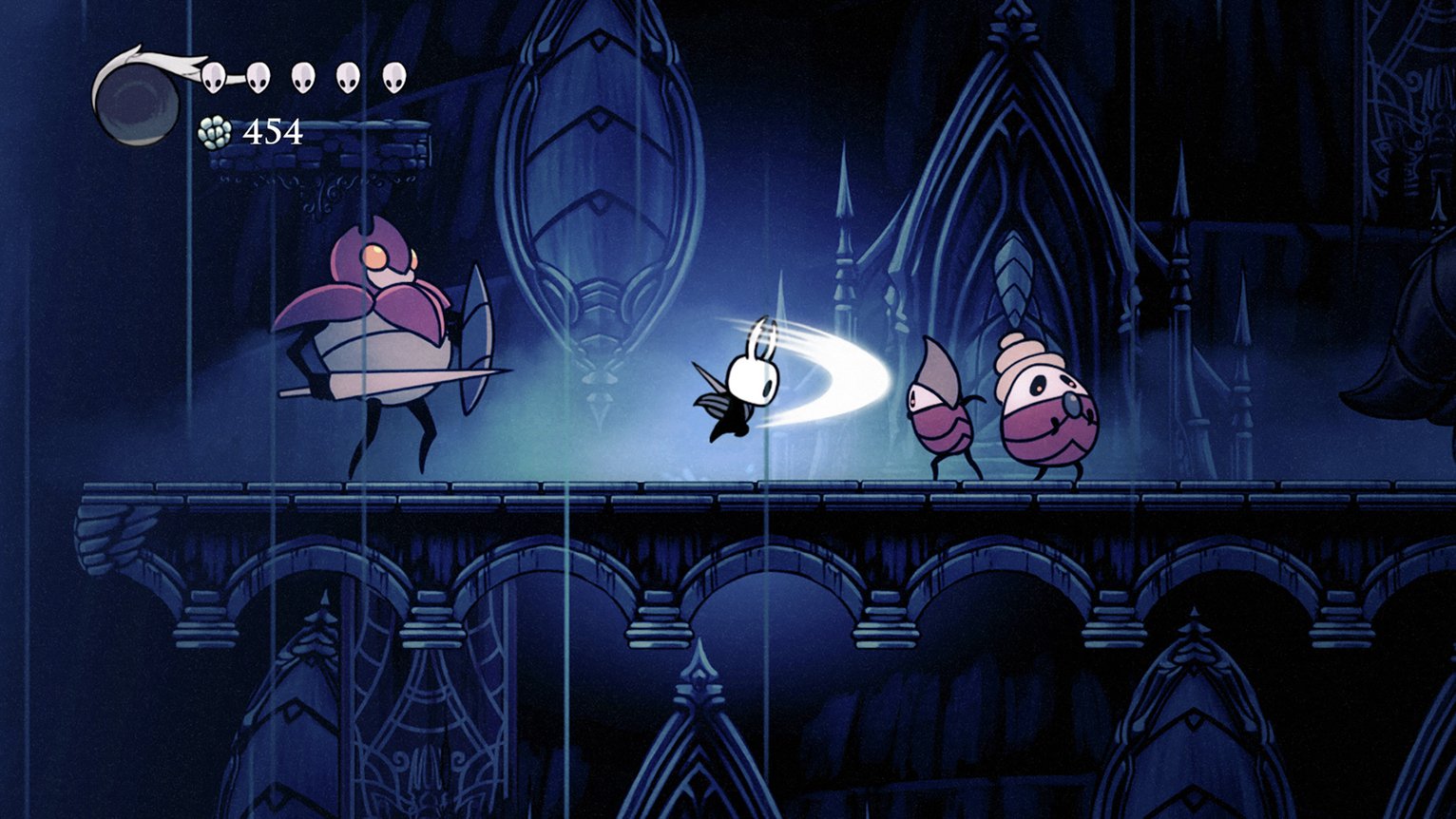1456x819 pixels.
Task: Click the middle health mask
Action: tap(302, 76)
